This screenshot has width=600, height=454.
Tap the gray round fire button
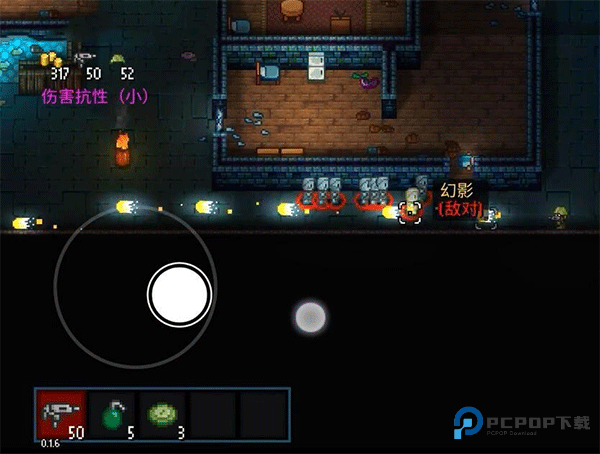click(x=310, y=318)
